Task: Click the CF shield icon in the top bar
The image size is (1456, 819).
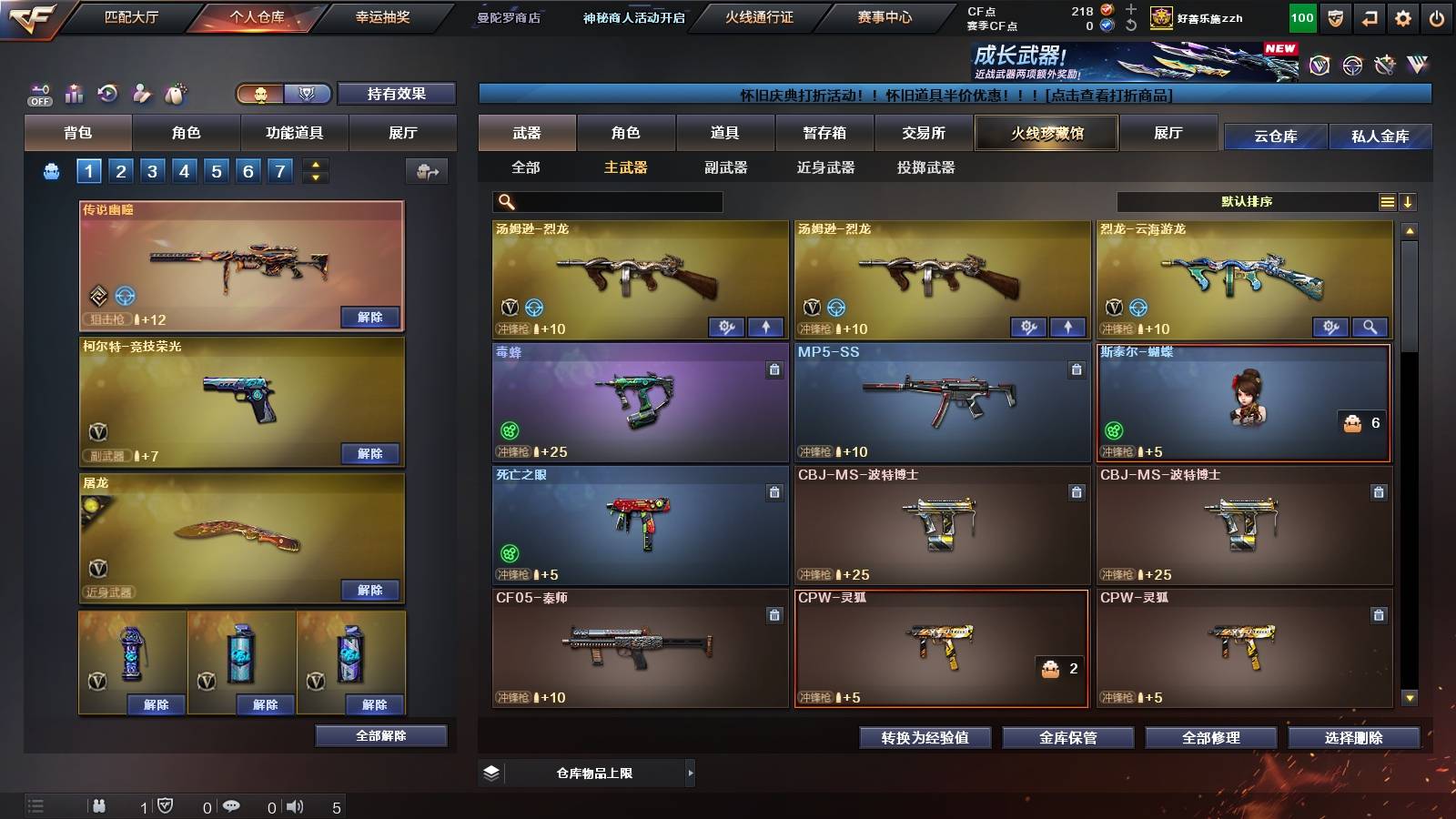Action: [1336, 17]
